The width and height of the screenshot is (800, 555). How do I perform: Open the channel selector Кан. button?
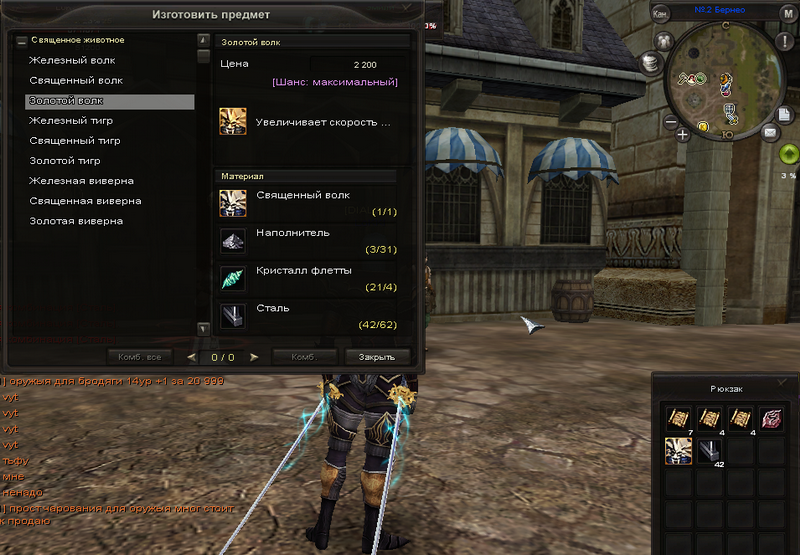(x=660, y=14)
